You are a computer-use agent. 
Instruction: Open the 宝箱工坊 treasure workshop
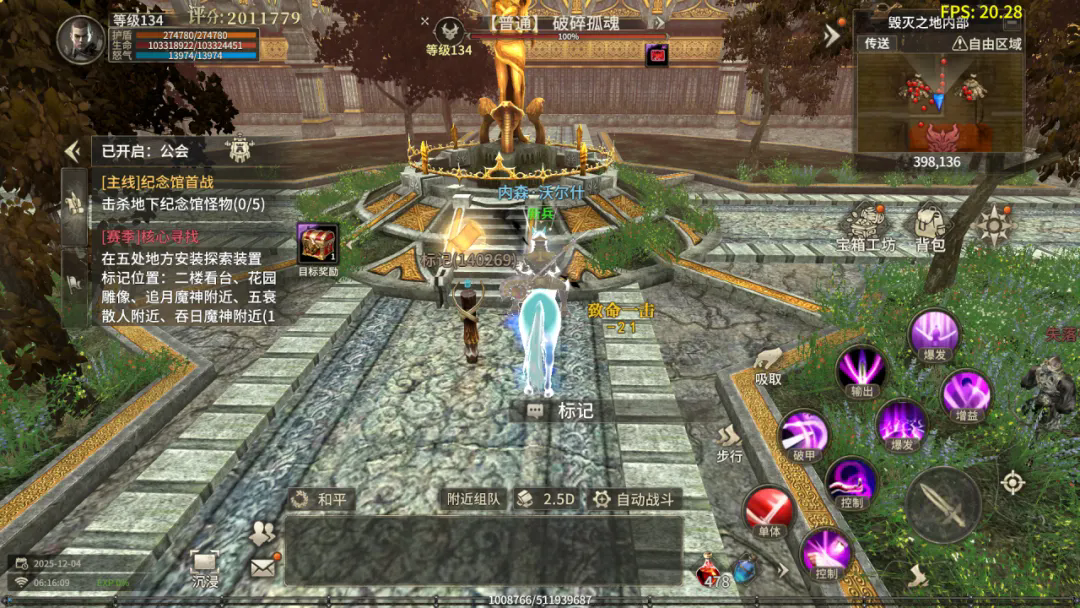(x=866, y=226)
